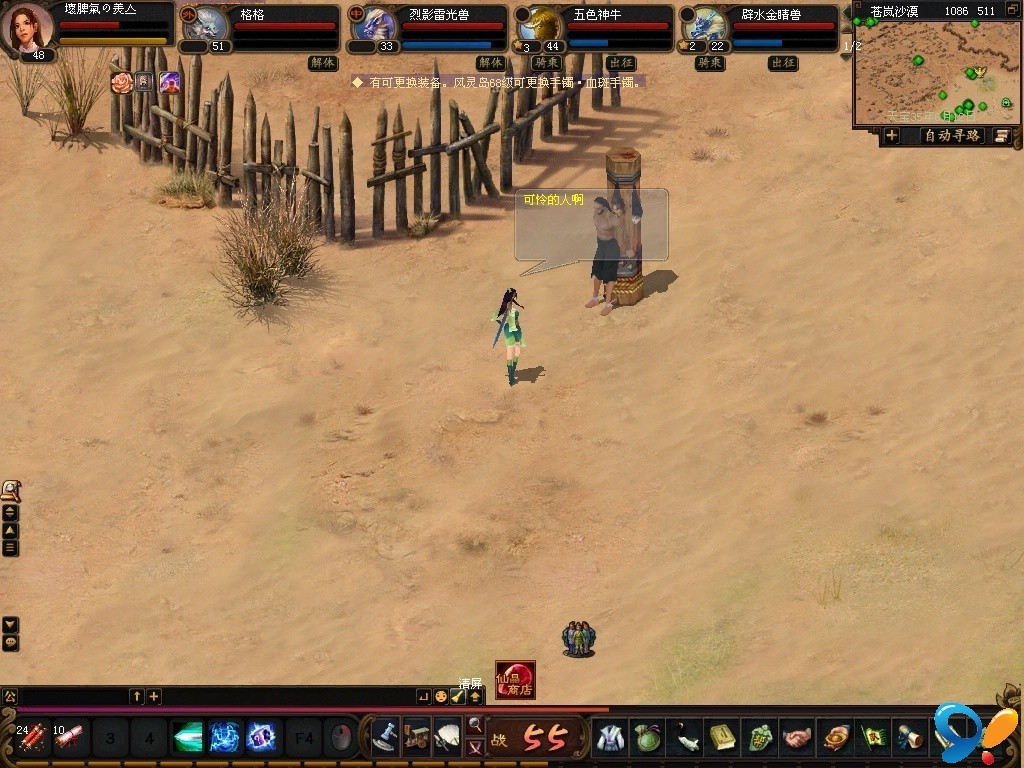1024x768 pixels.
Task: Open the green flag guild icon
Action: (873, 738)
